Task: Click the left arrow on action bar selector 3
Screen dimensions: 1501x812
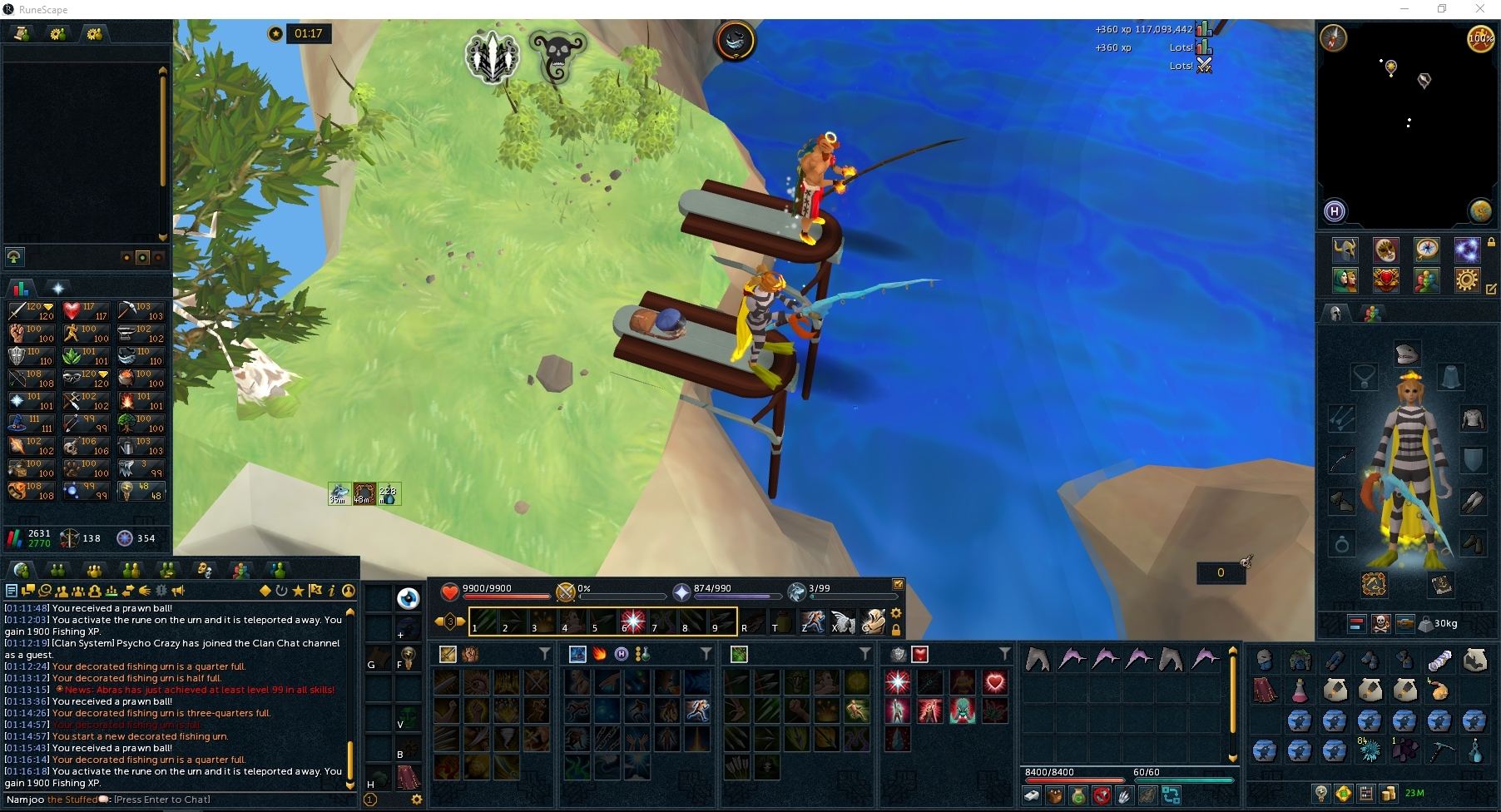Action: [x=438, y=621]
